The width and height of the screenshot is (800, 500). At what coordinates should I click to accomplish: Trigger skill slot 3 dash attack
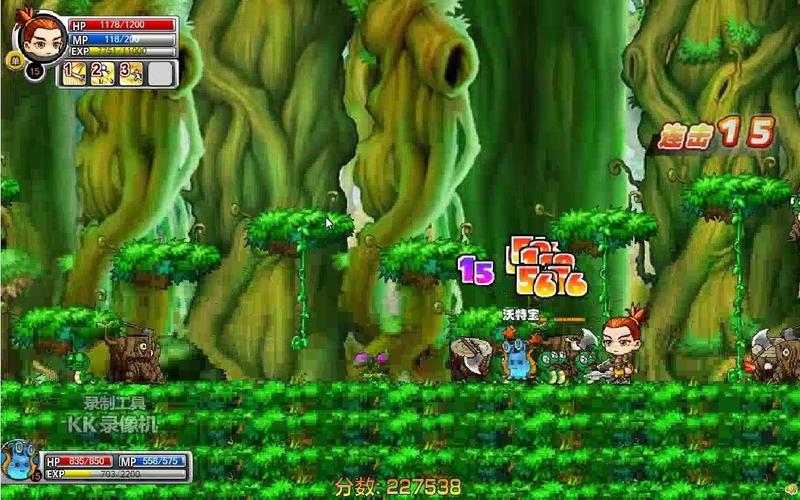coord(132,73)
